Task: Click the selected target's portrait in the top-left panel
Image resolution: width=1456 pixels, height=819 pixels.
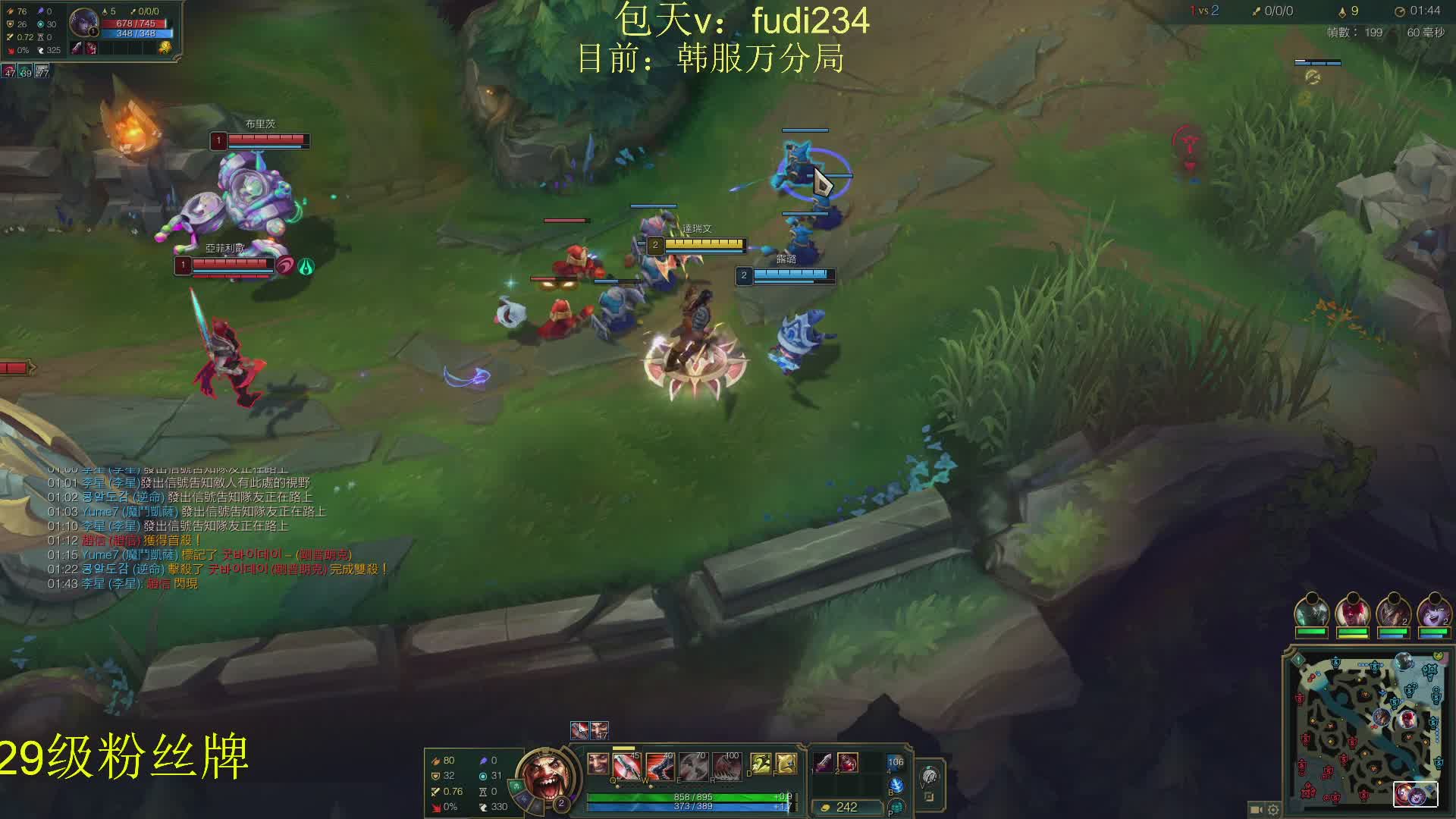Action: pos(83,22)
